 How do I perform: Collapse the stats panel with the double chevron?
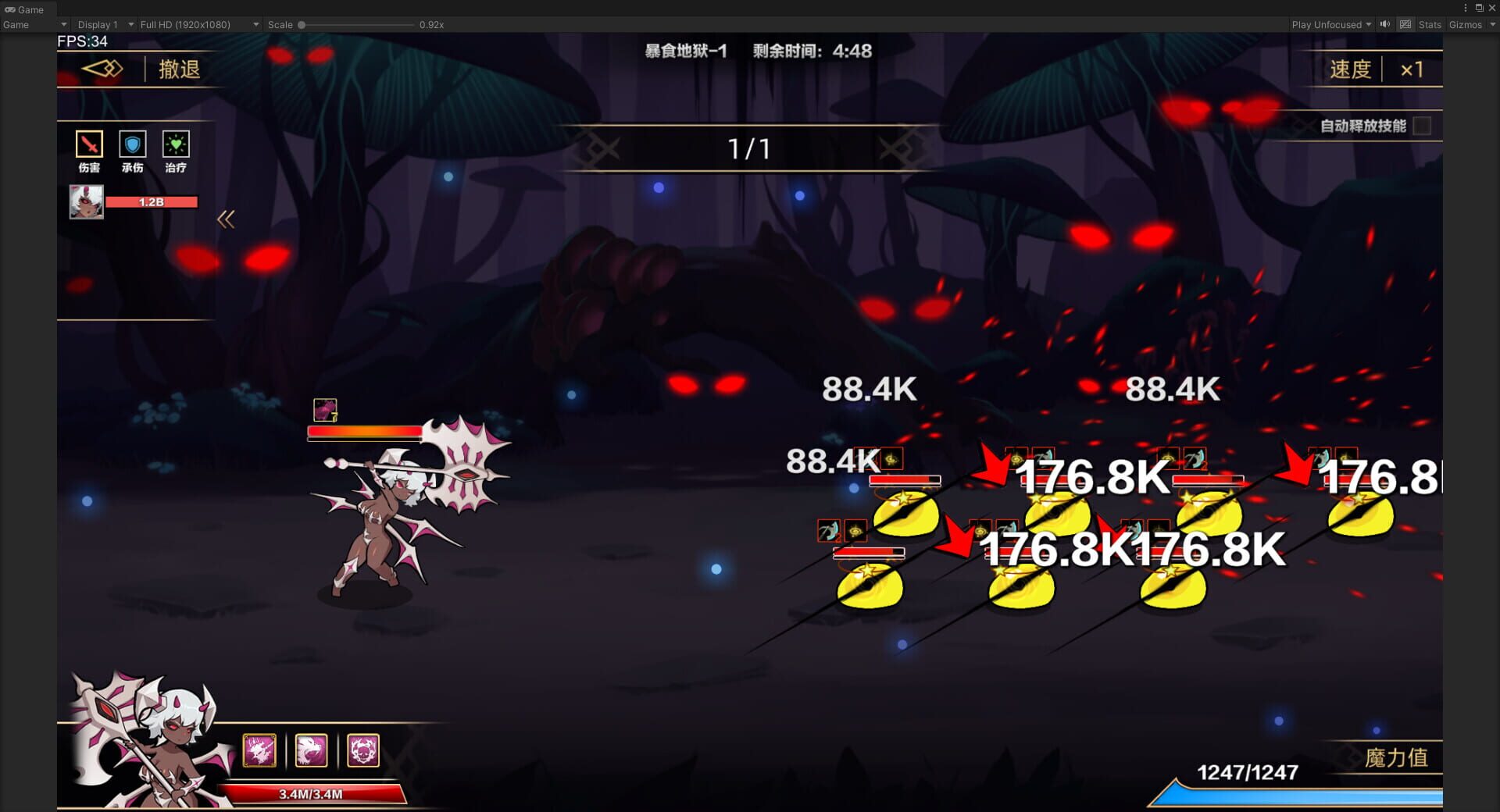point(226,219)
